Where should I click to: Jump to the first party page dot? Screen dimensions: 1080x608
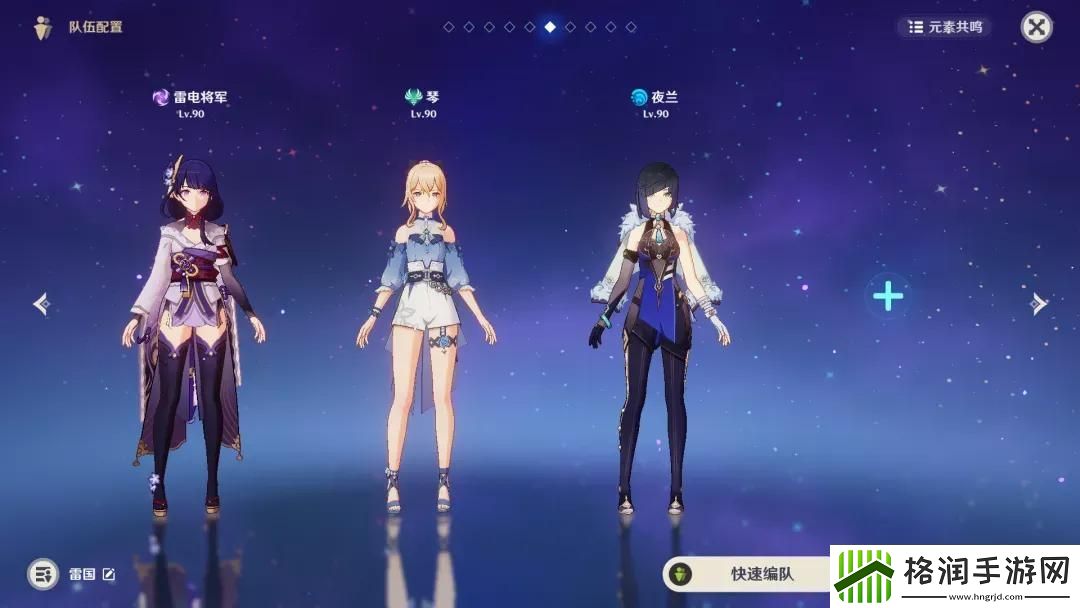pos(448,27)
